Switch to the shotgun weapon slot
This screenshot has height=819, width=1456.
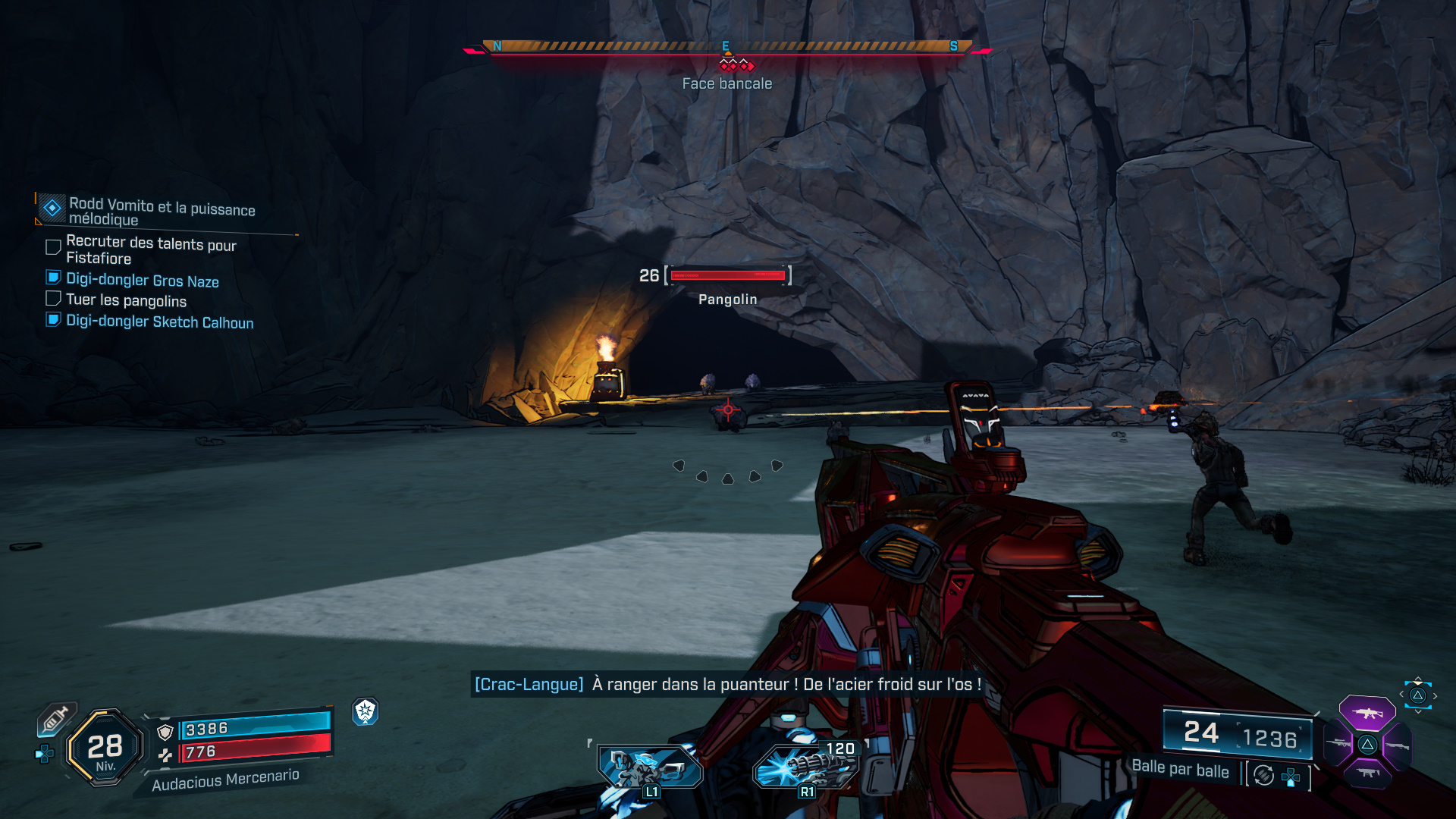click(x=1397, y=745)
